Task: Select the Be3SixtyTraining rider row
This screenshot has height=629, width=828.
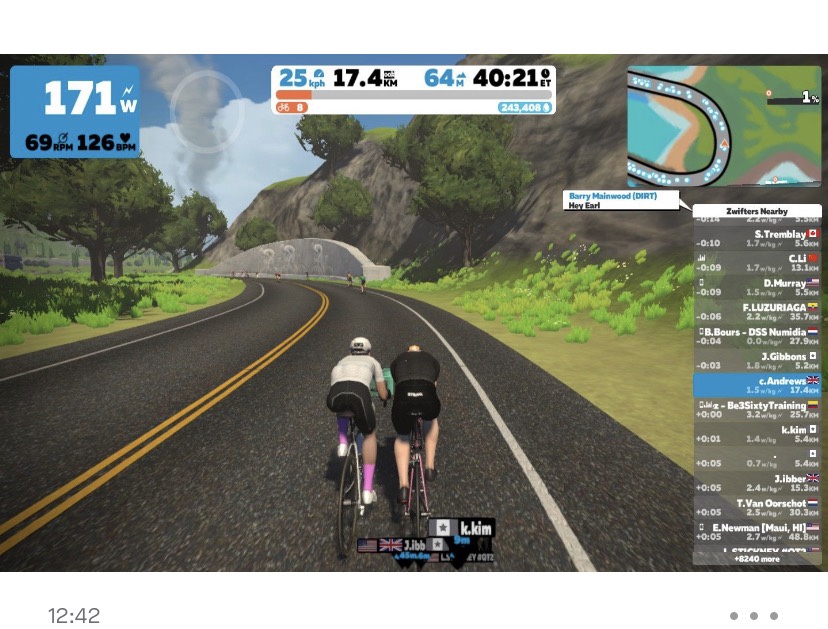Action: (x=757, y=409)
